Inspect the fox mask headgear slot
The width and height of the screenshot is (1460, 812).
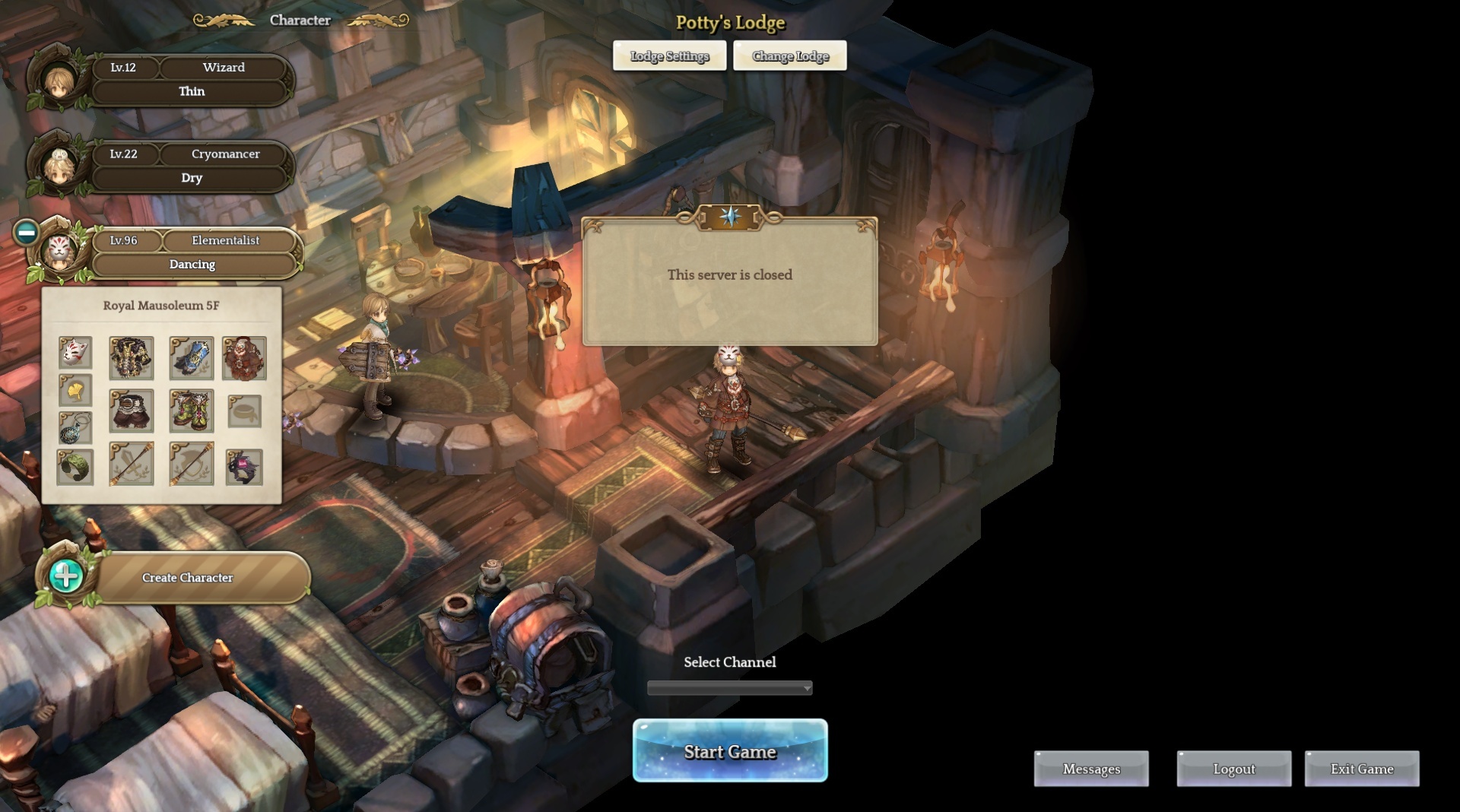(75, 353)
